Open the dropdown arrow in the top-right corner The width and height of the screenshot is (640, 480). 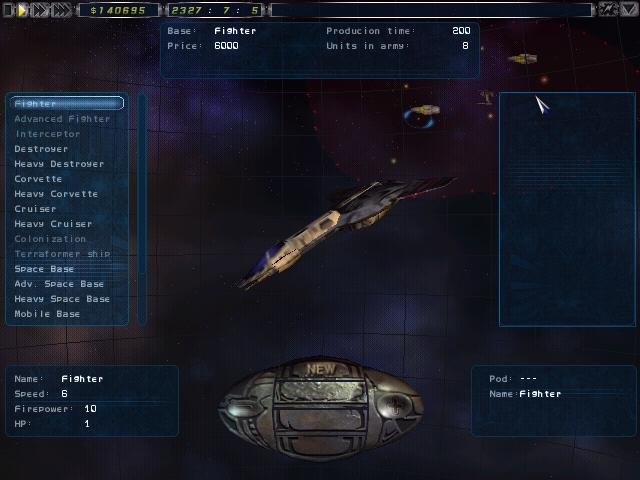click(628, 10)
